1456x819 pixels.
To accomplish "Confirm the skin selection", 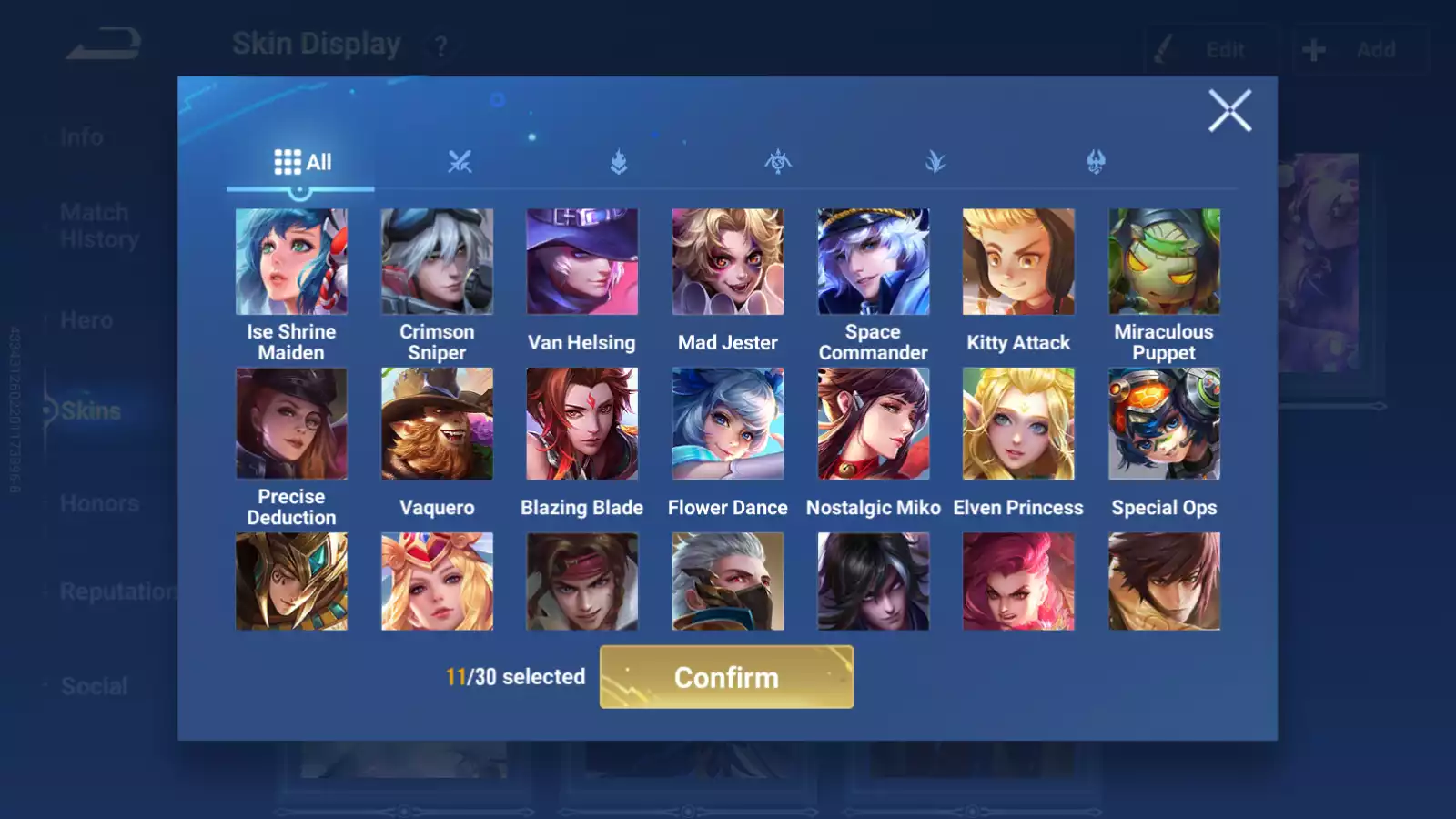I will 726,677.
